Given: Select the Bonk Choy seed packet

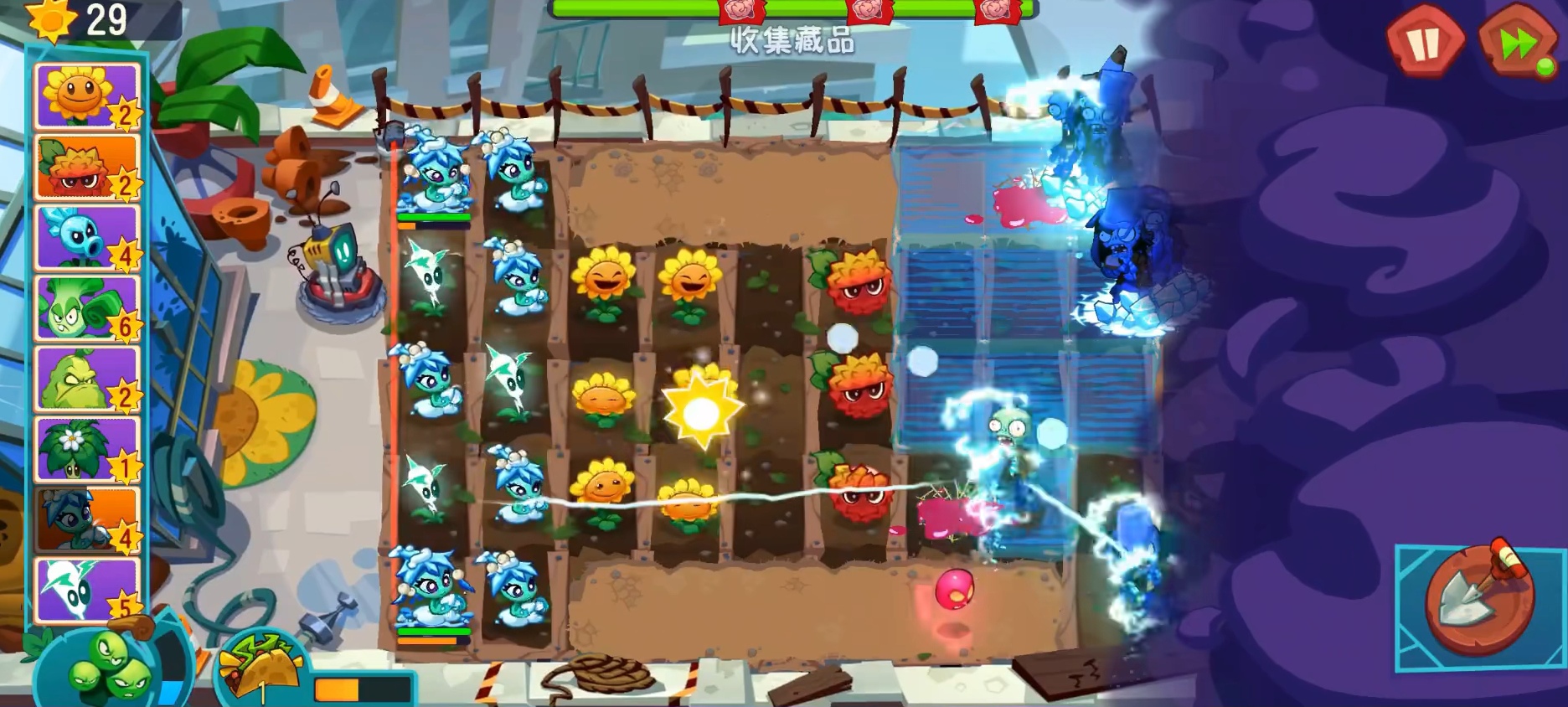Looking at the screenshot, I should point(86,308).
